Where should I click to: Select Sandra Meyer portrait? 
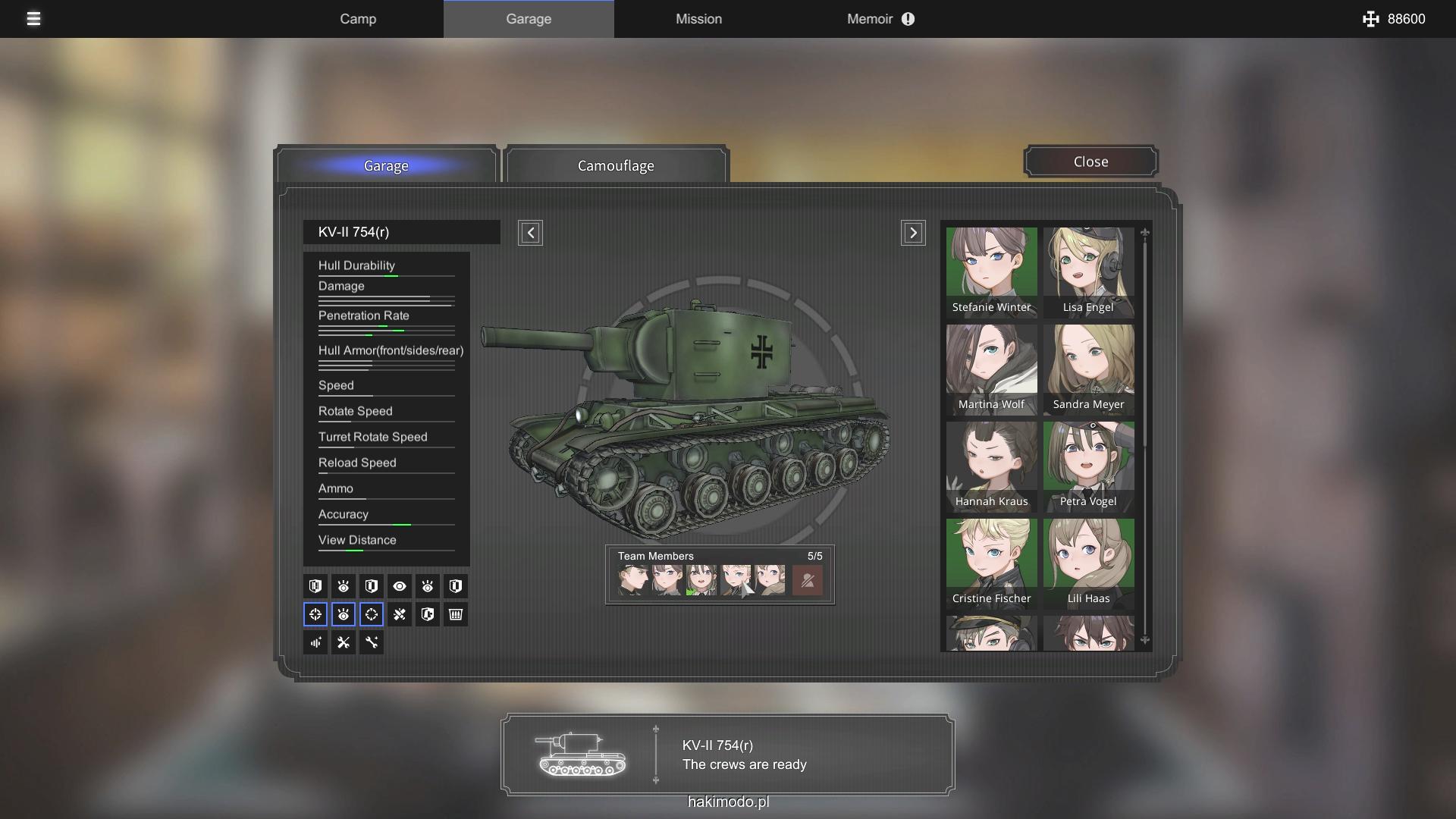coord(1088,369)
